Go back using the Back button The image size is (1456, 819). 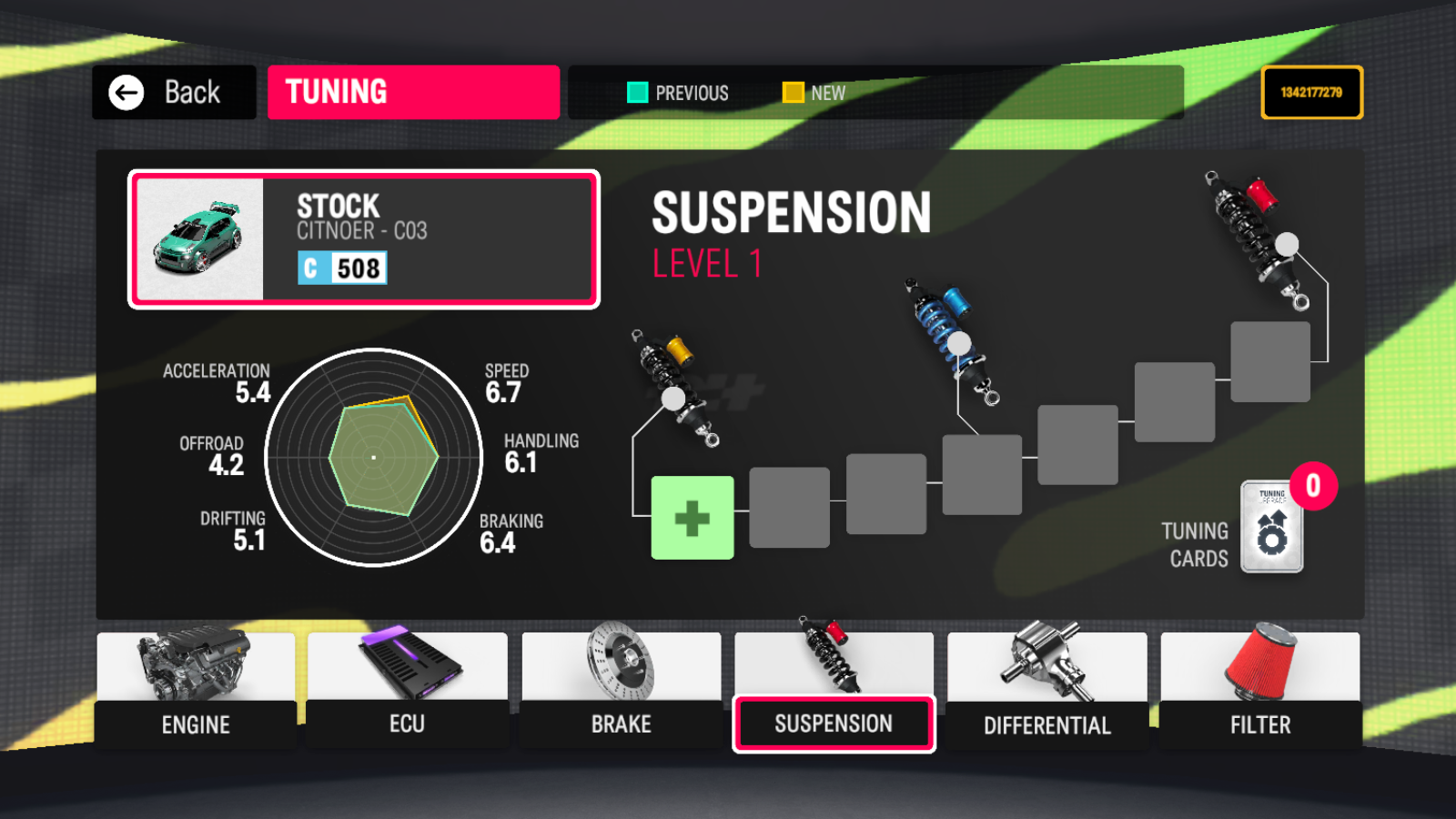tap(173, 92)
